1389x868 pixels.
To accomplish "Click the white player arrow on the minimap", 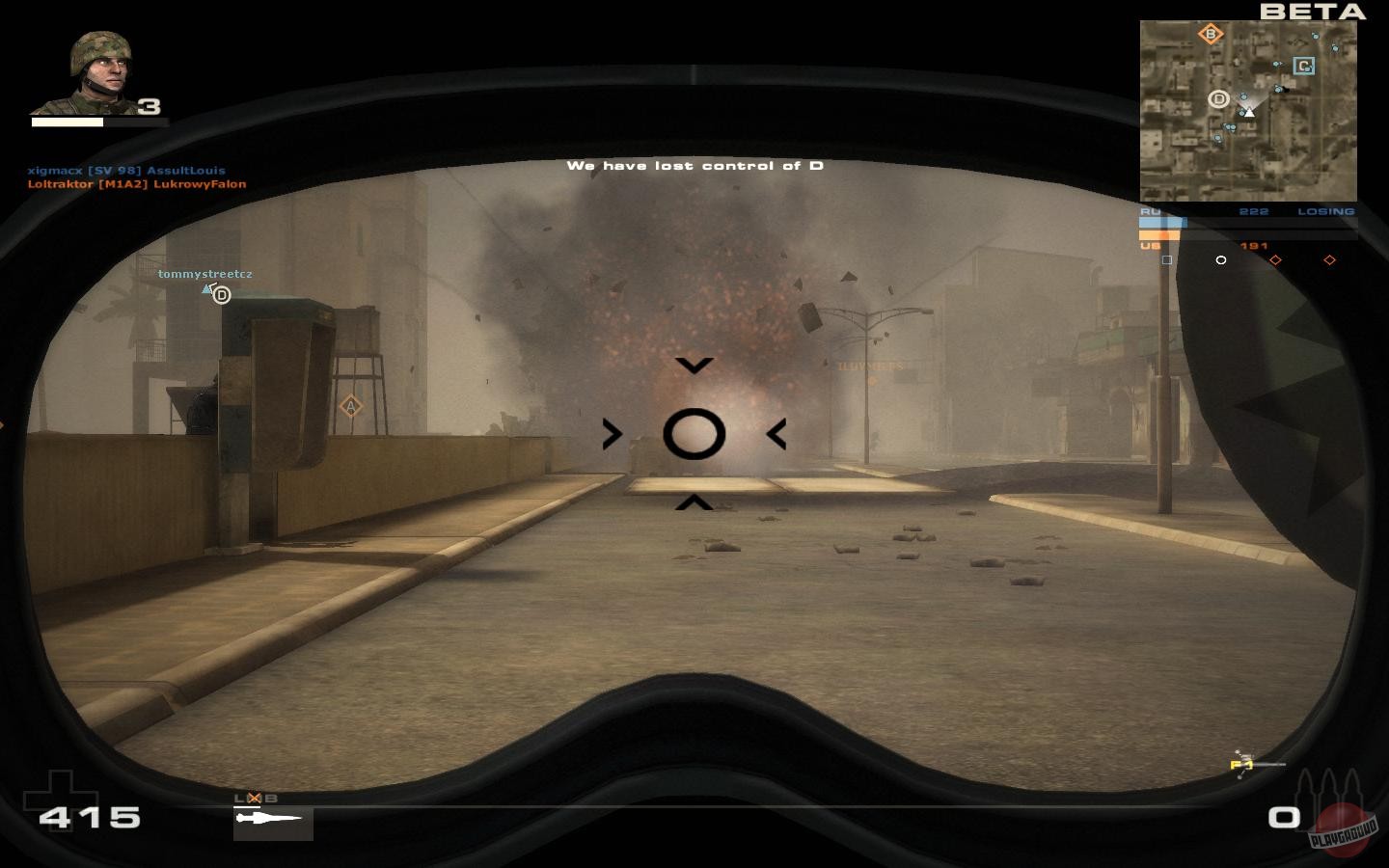I will [1250, 112].
